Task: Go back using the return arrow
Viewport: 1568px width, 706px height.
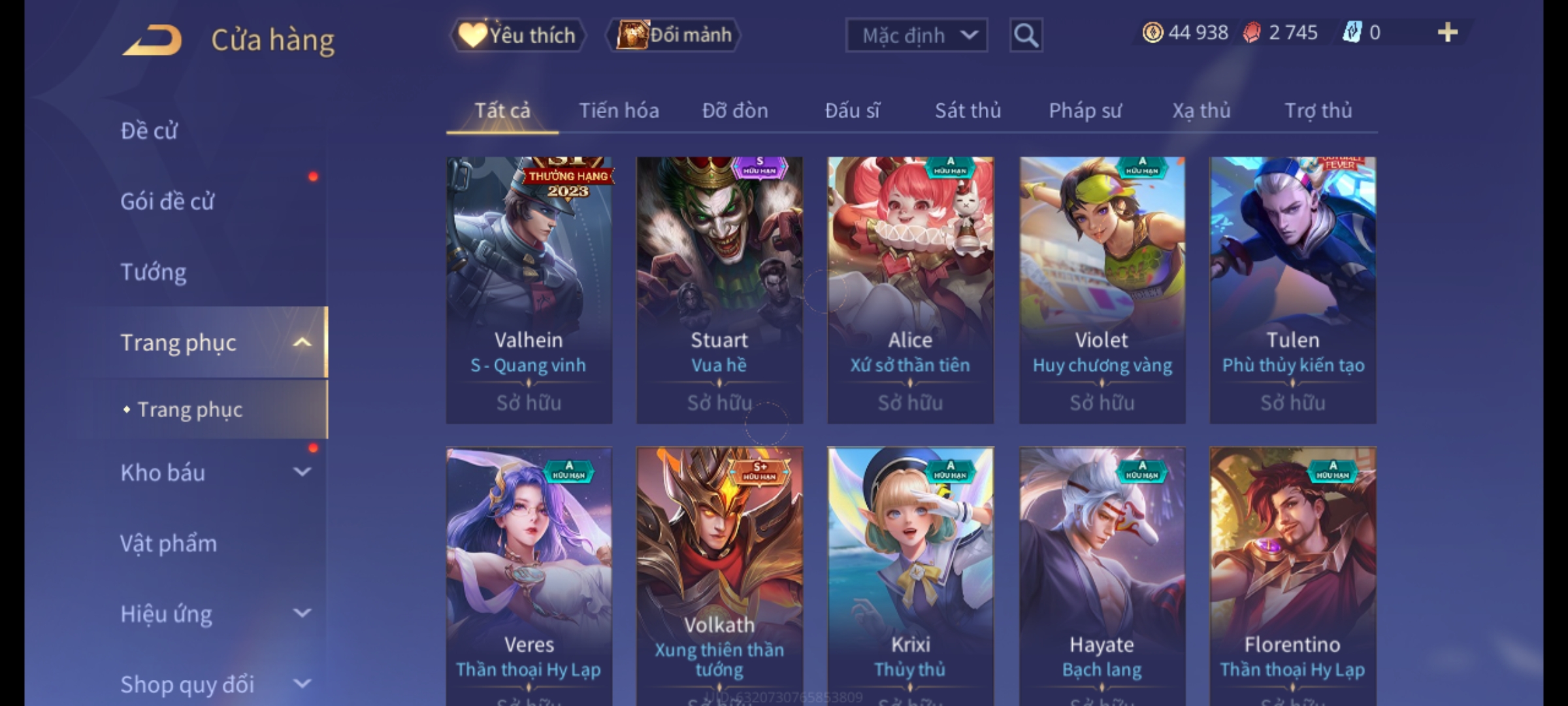Action: coord(152,41)
